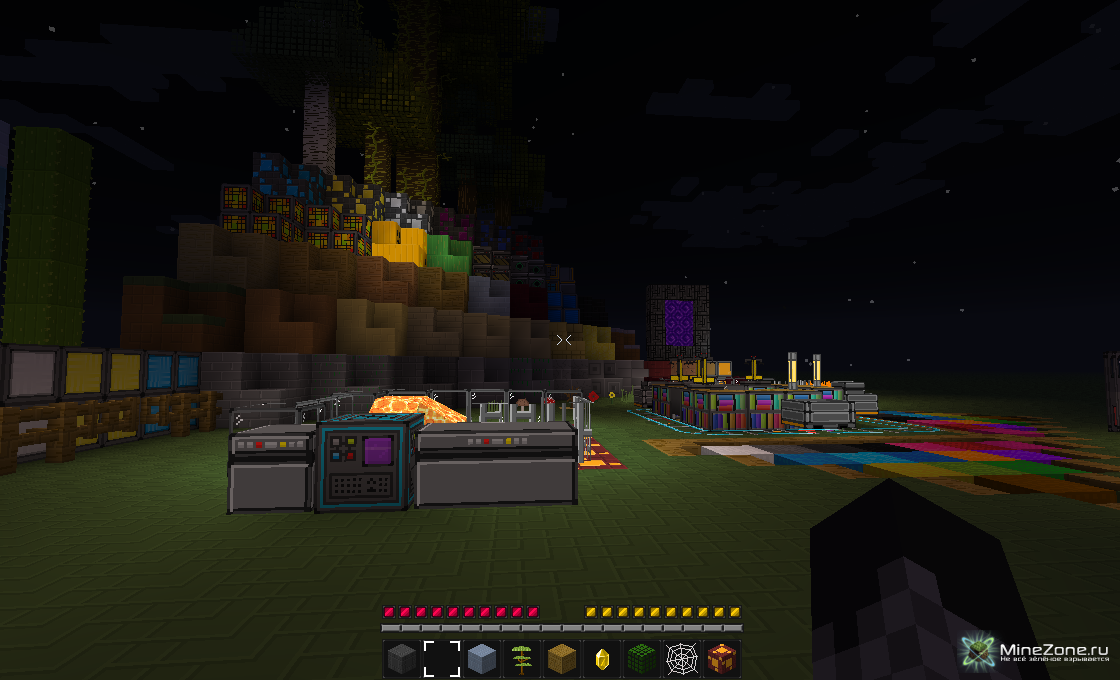
Task: Click the empty highlighted hotbar slot
Action: [x=441, y=659]
